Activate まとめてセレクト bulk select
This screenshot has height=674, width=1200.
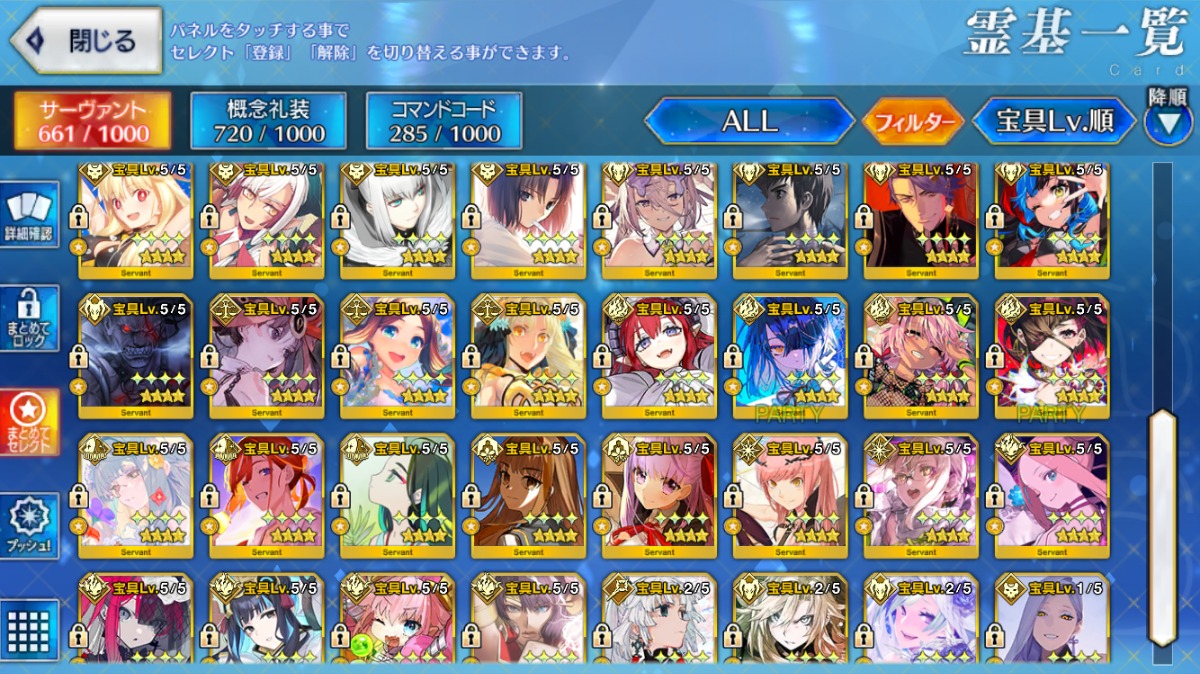(x=29, y=422)
